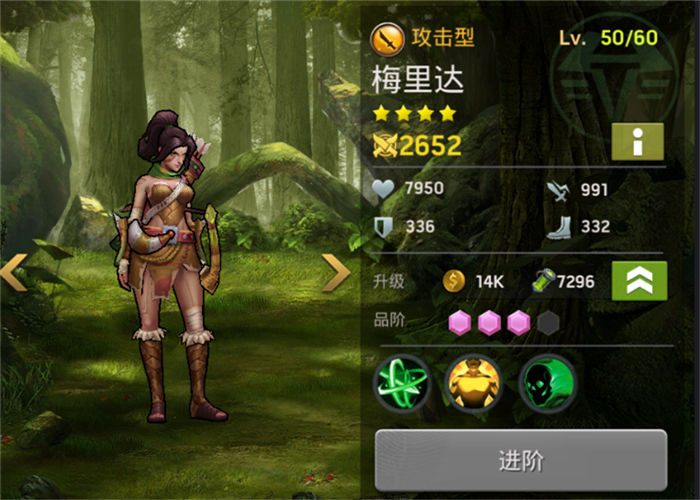Tap the 攻击型 class type icon
Viewport: 700px width, 500px height.
(x=387, y=39)
